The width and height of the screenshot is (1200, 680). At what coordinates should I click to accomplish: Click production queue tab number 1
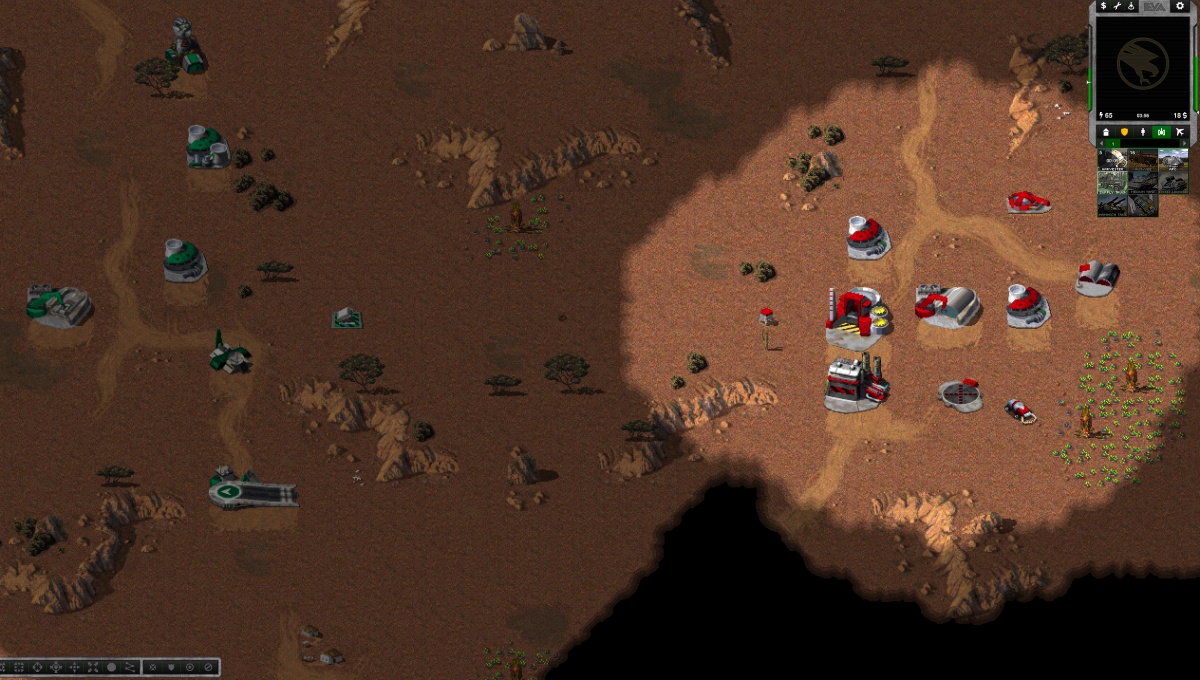[1115, 144]
